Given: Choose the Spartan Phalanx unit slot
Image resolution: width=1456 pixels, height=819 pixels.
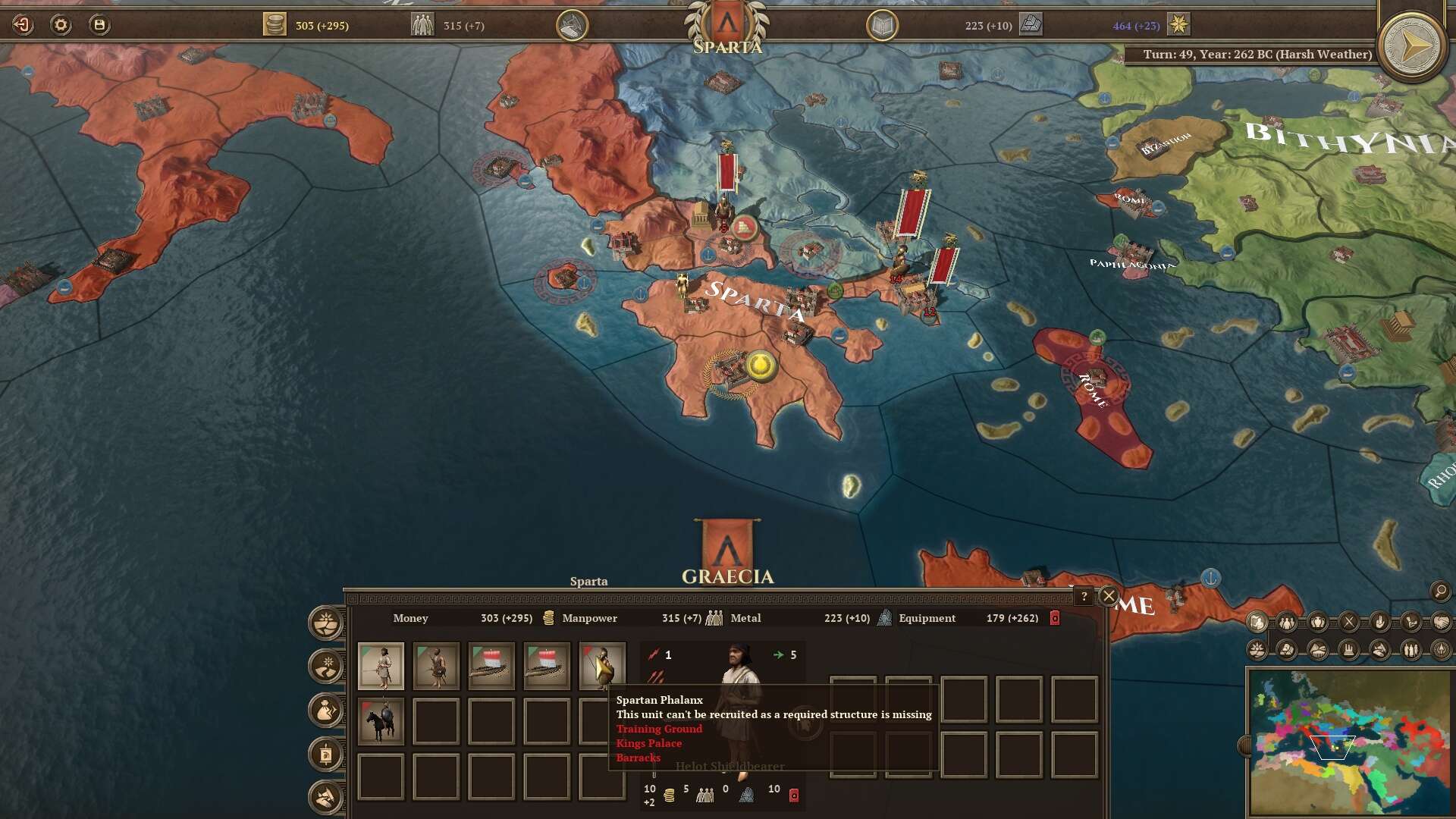Looking at the screenshot, I should [x=602, y=664].
